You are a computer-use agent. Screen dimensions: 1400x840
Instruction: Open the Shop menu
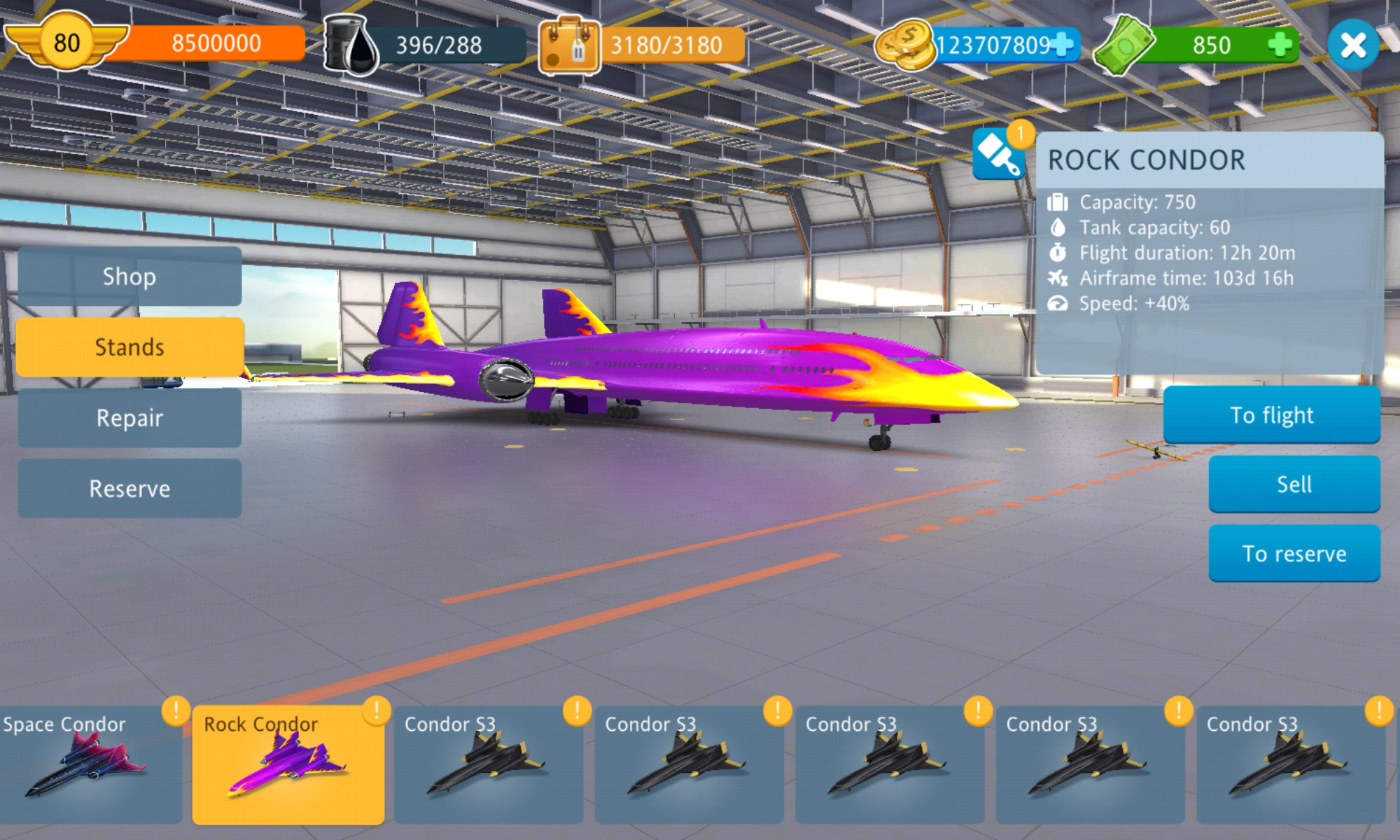coord(129,276)
